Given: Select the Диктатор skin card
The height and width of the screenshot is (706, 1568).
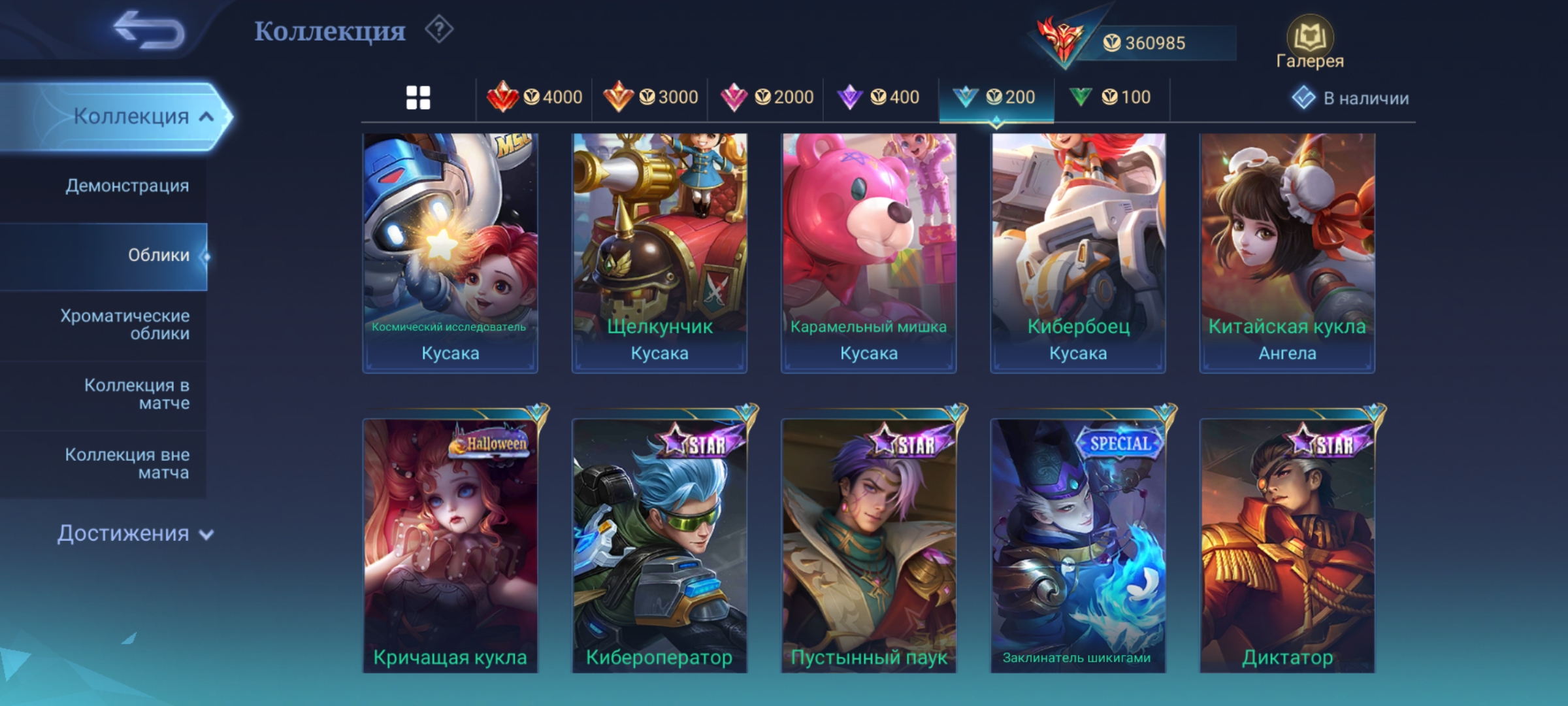Looking at the screenshot, I should 1287,546.
